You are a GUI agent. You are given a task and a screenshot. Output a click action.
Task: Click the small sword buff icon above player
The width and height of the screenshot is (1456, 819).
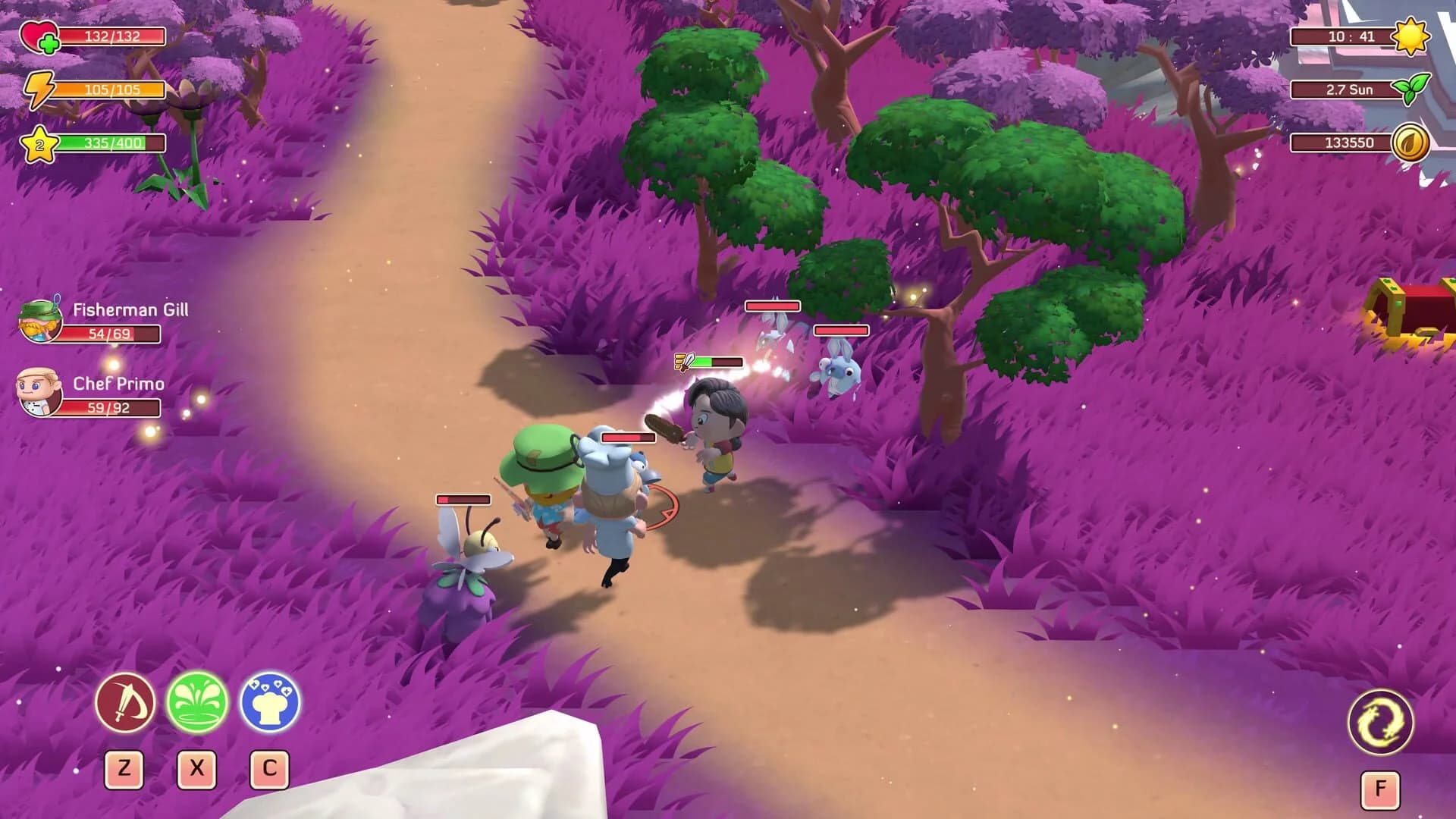[683, 362]
